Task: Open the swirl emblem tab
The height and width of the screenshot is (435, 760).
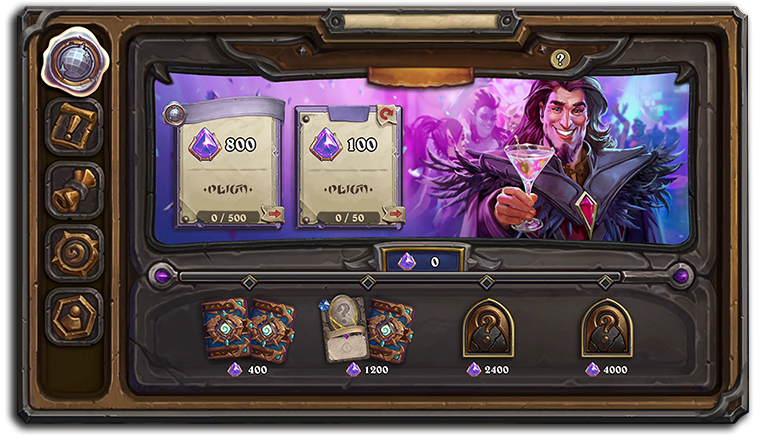Action: click(x=73, y=252)
